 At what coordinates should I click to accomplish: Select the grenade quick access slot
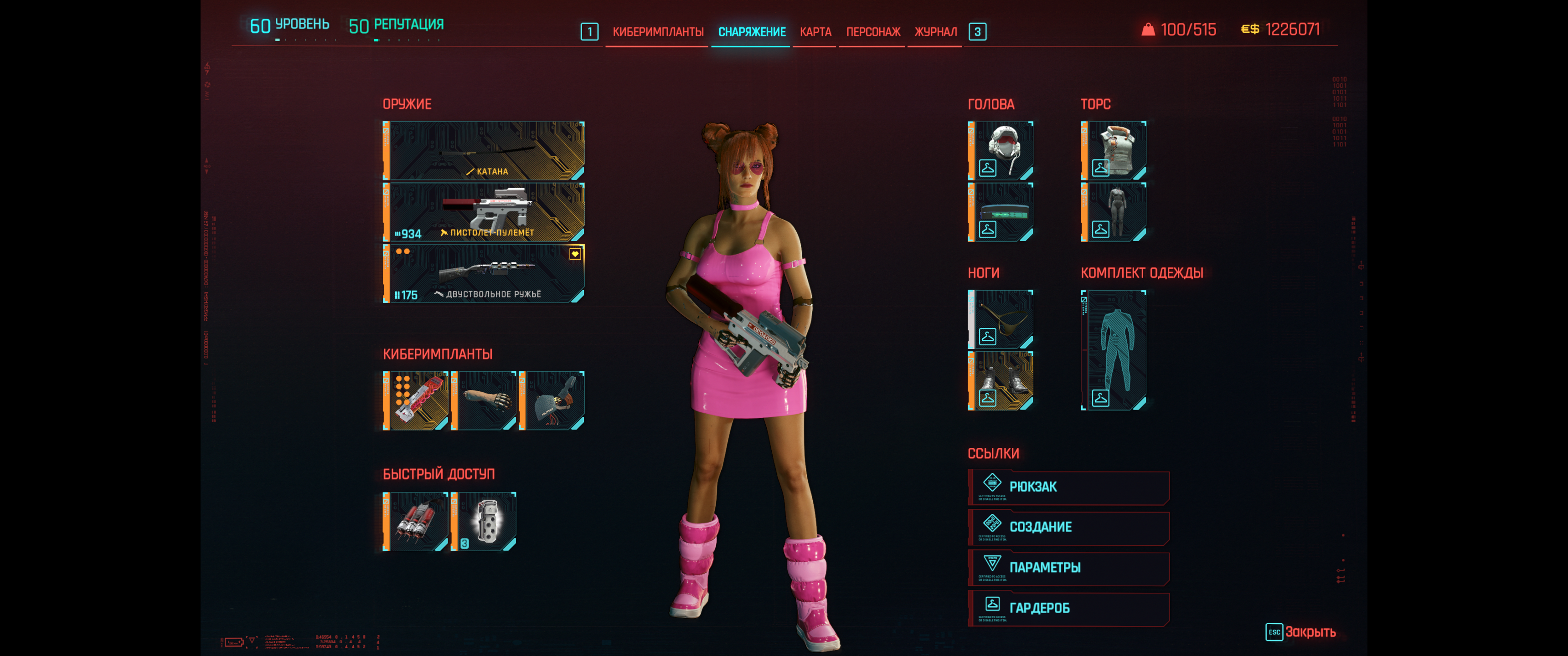[485, 522]
